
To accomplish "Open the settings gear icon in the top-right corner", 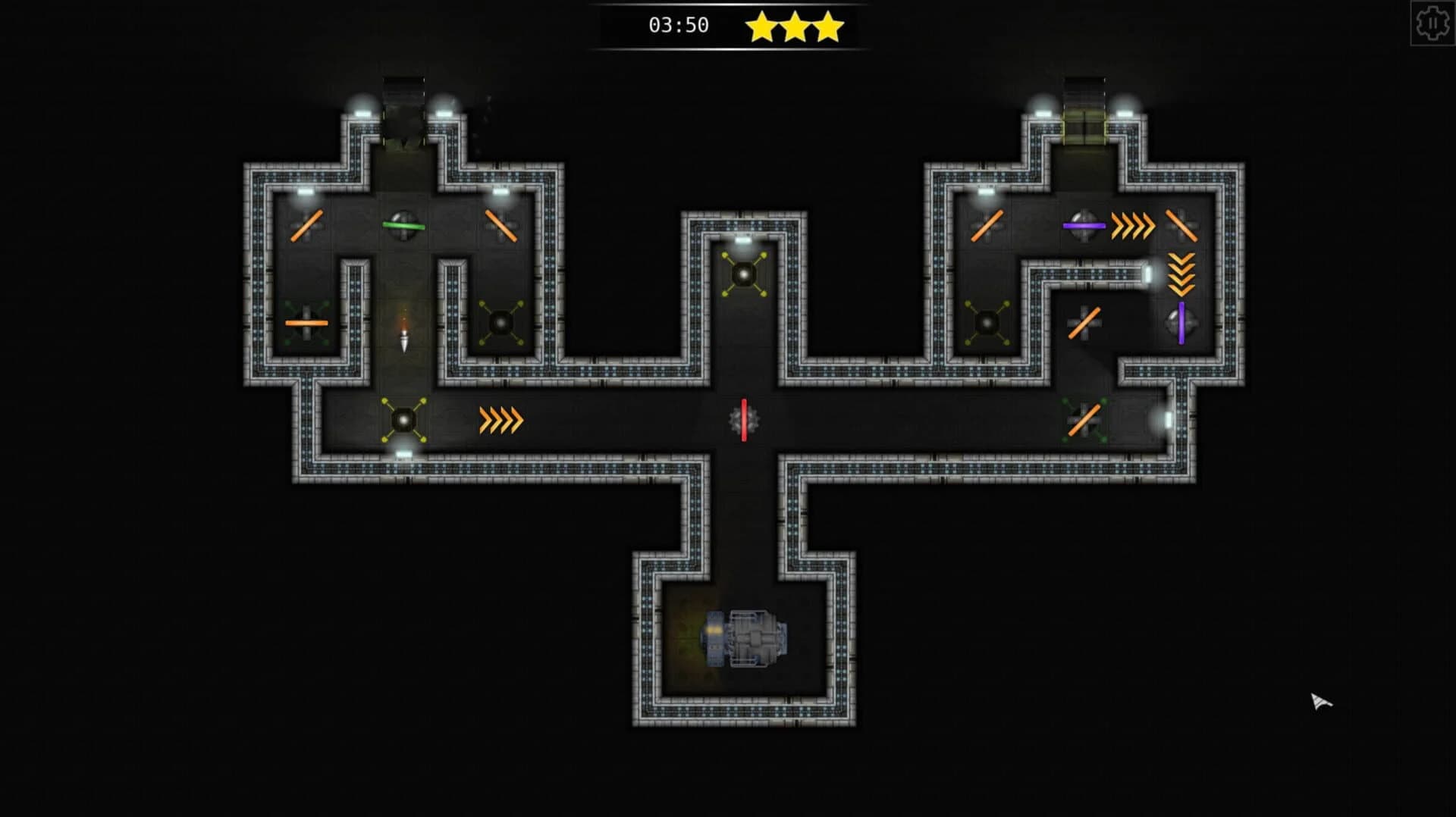I will tap(1432, 25).
